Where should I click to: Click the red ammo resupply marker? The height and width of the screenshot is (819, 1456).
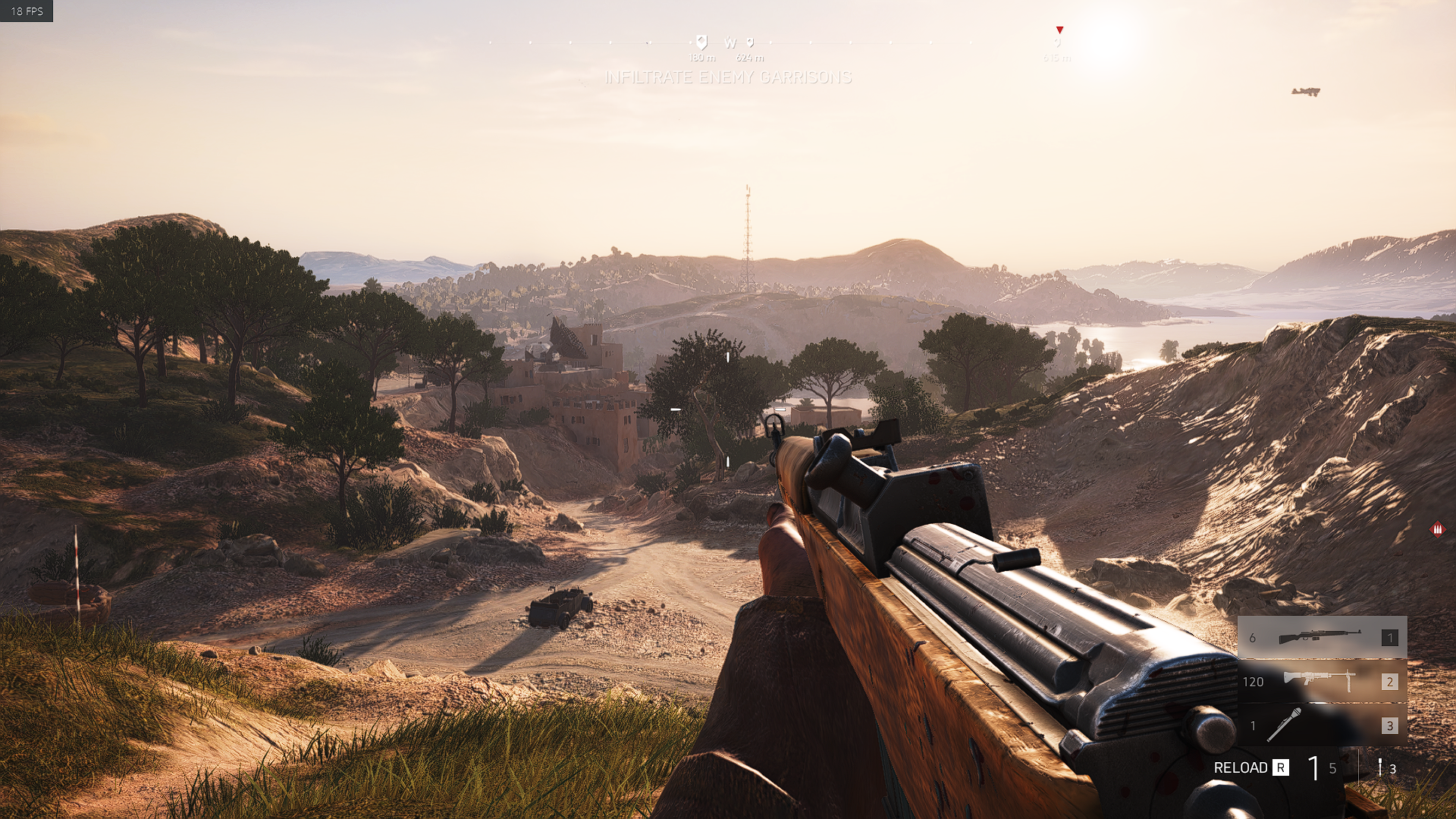point(1437,529)
